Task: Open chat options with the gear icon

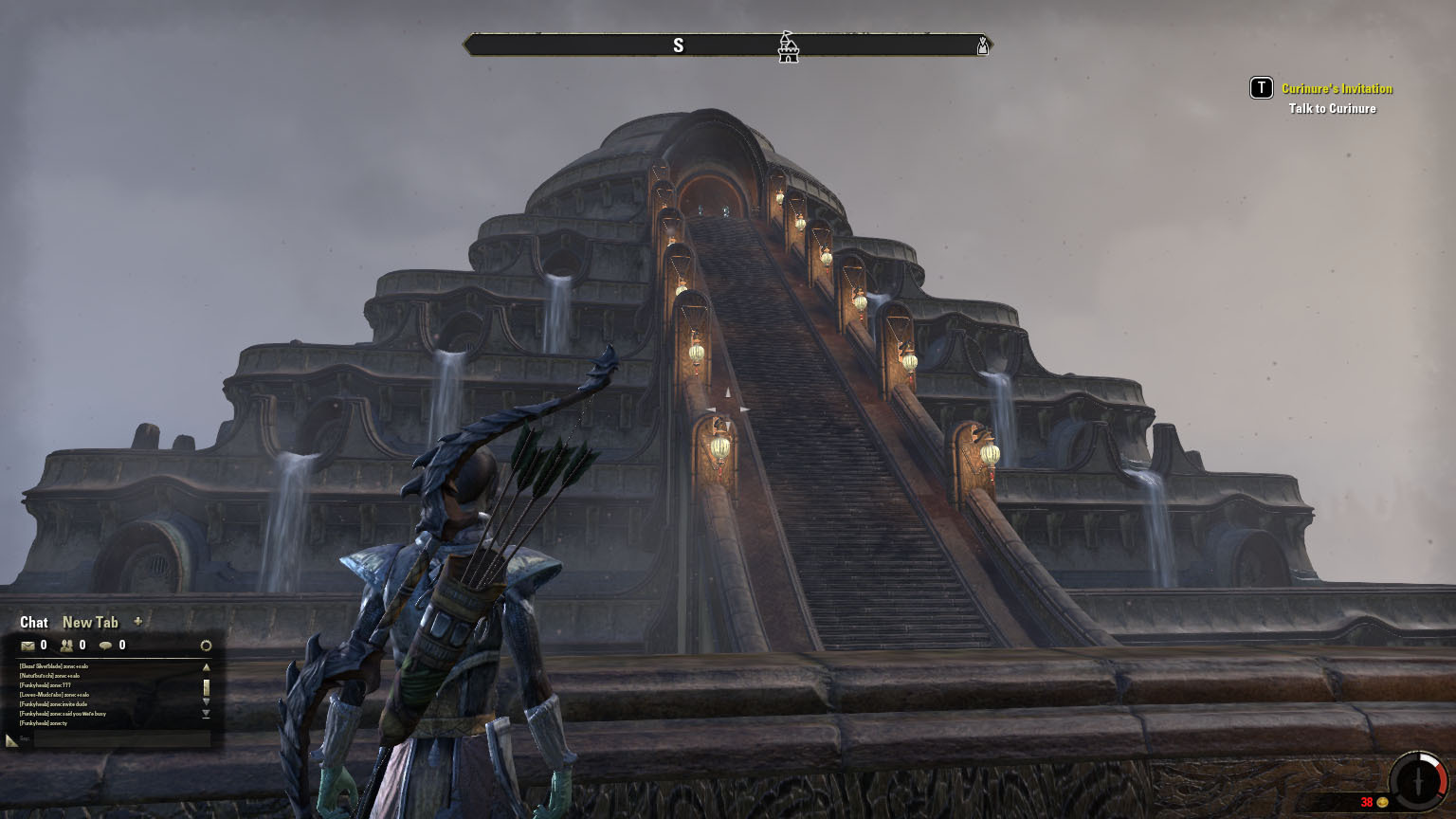Action: point(206,646)
